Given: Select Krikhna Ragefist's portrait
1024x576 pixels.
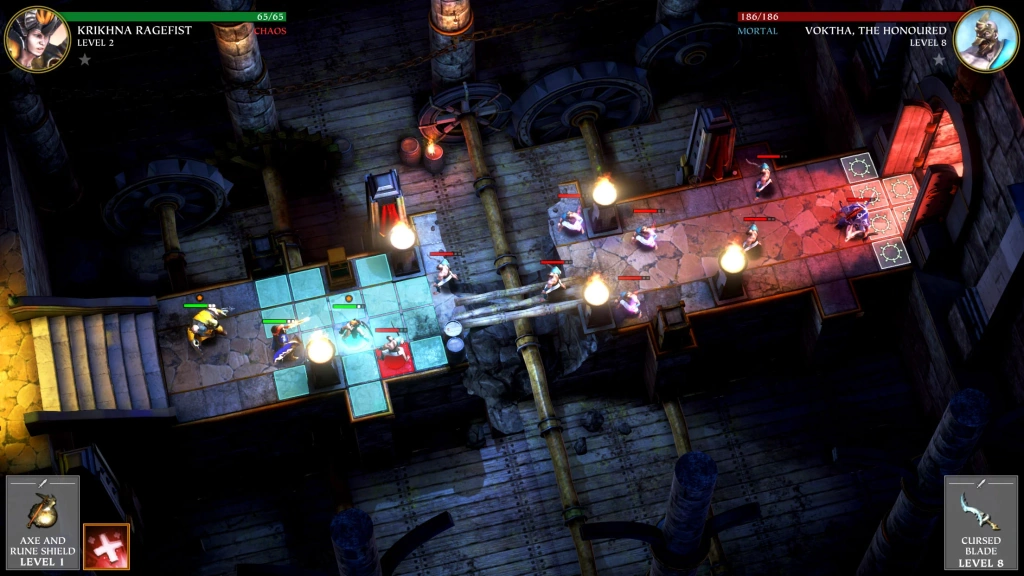Looking at the screenshot, I should tap(37, 39).
